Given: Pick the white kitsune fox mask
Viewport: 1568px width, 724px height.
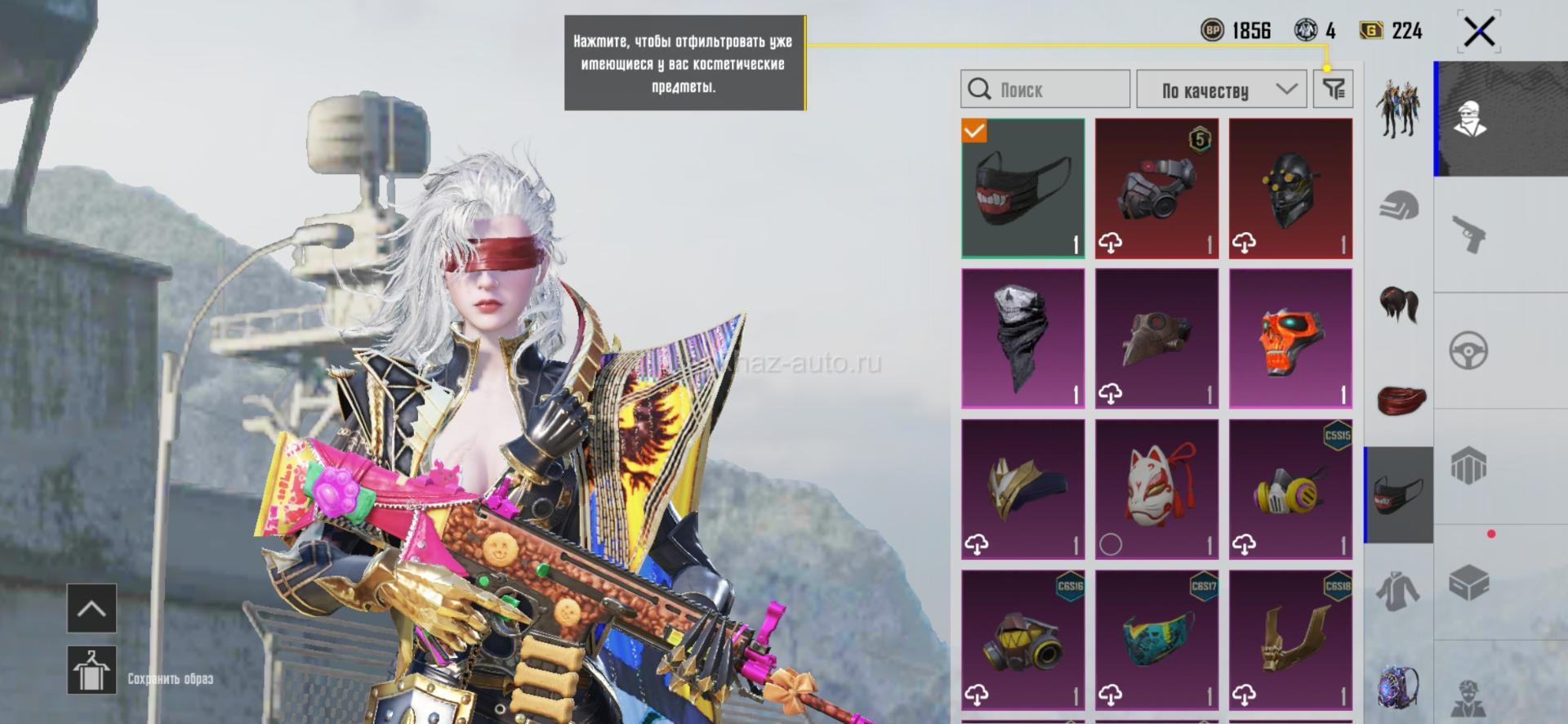Looking at the screenshot, I should click(x=1156, y=489).
